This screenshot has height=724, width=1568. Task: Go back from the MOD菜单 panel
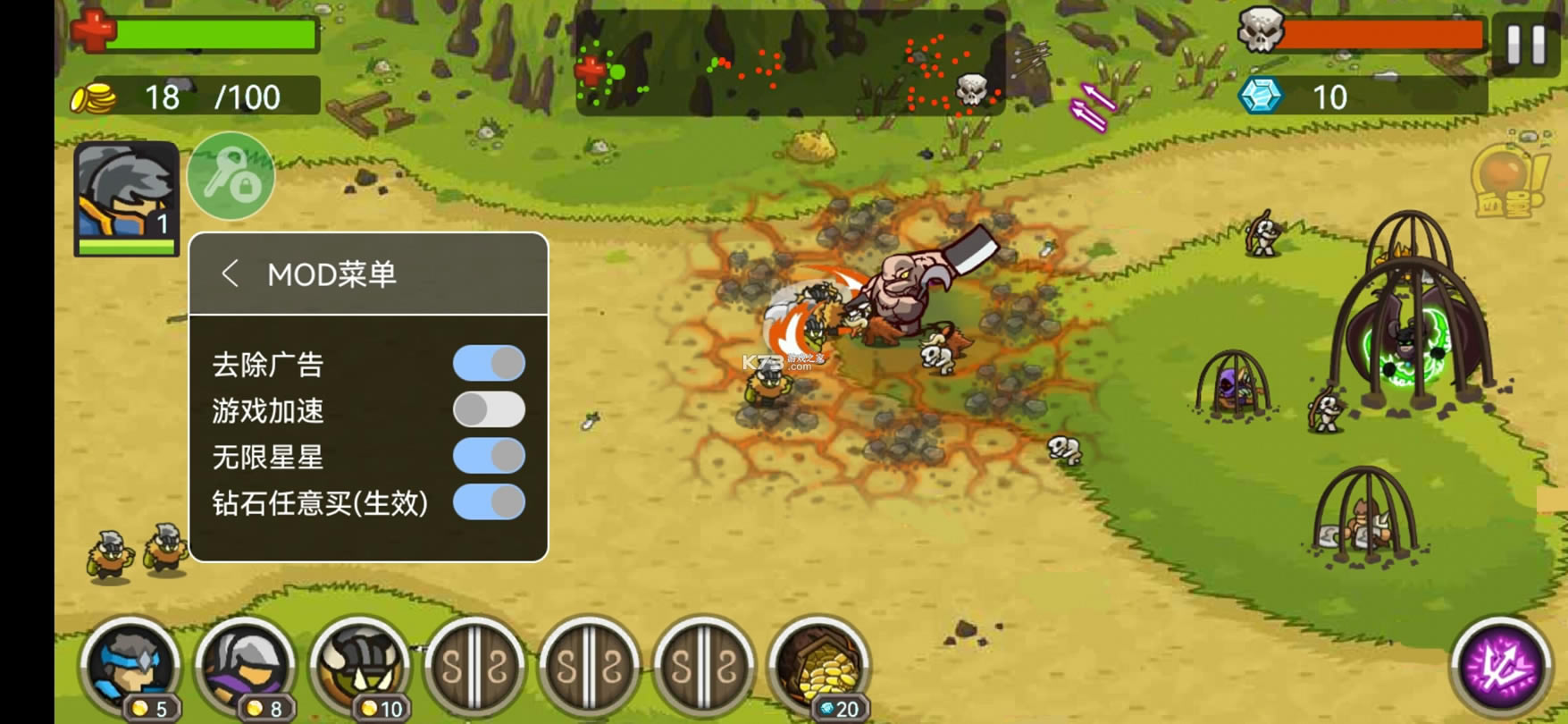click(x=230, y=274)
